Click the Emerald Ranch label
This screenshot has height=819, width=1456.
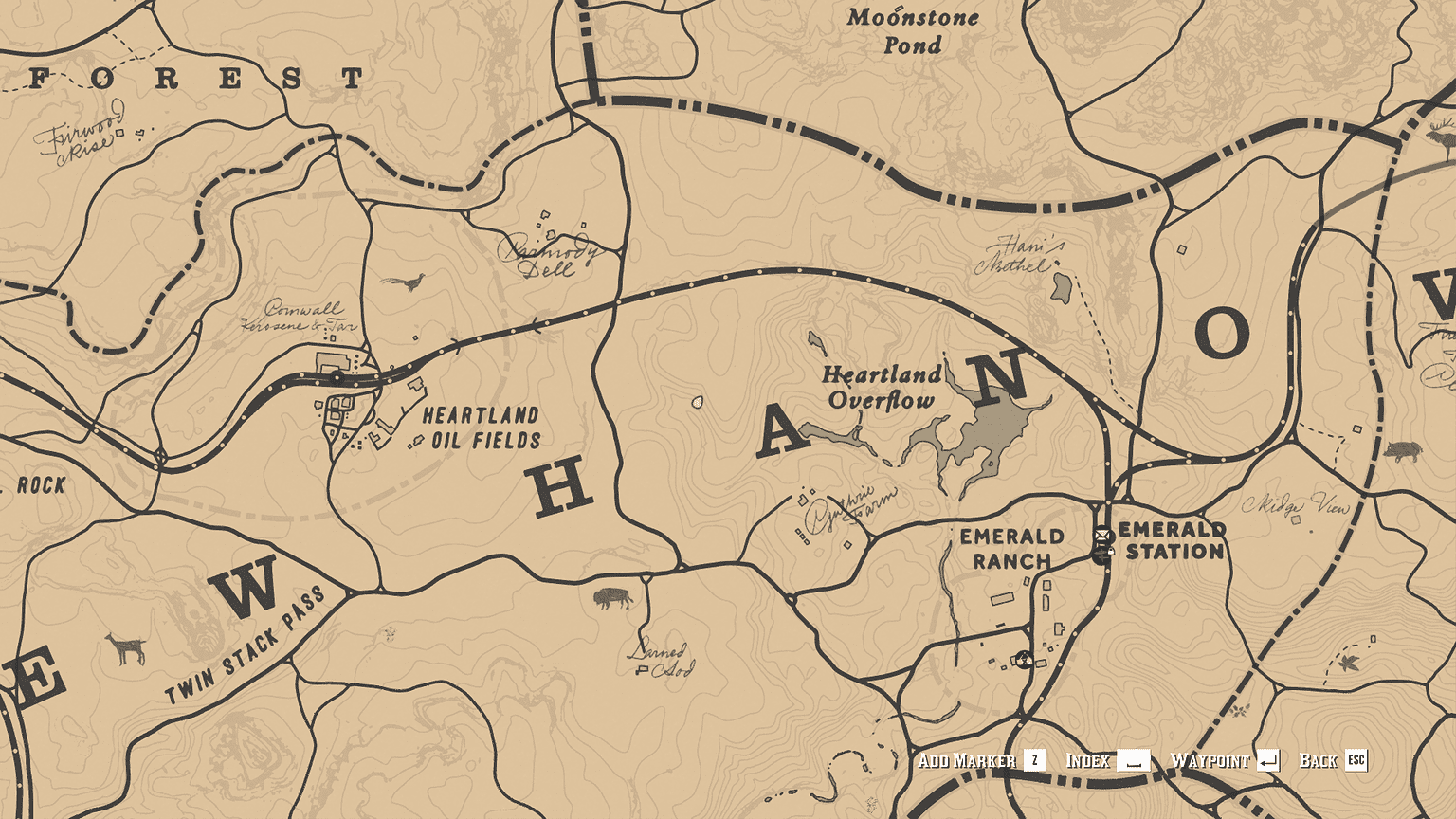tap(1007, 550)
